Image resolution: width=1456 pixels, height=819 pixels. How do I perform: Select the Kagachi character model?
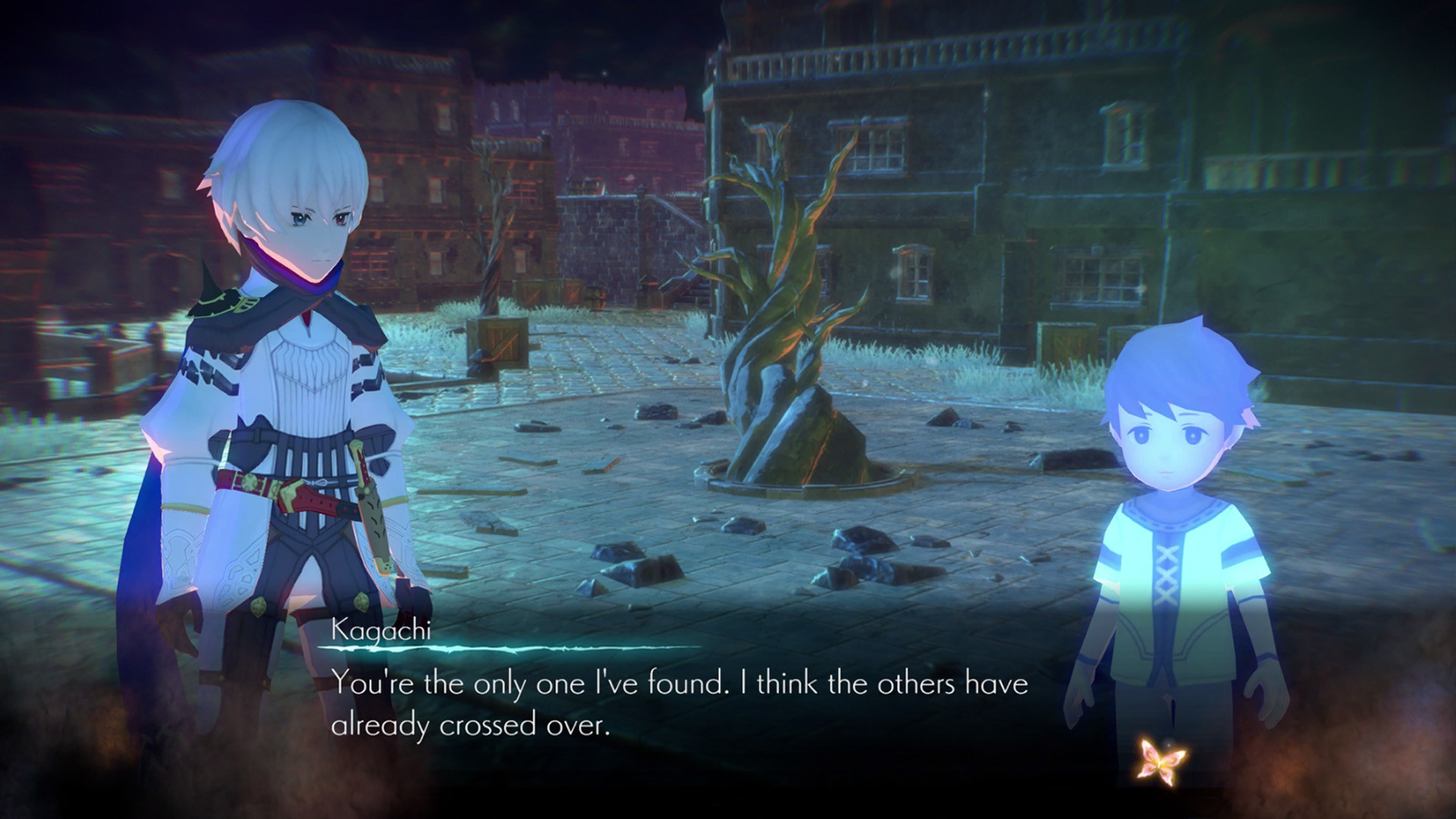pyautogui.click(x=281, y=379)
